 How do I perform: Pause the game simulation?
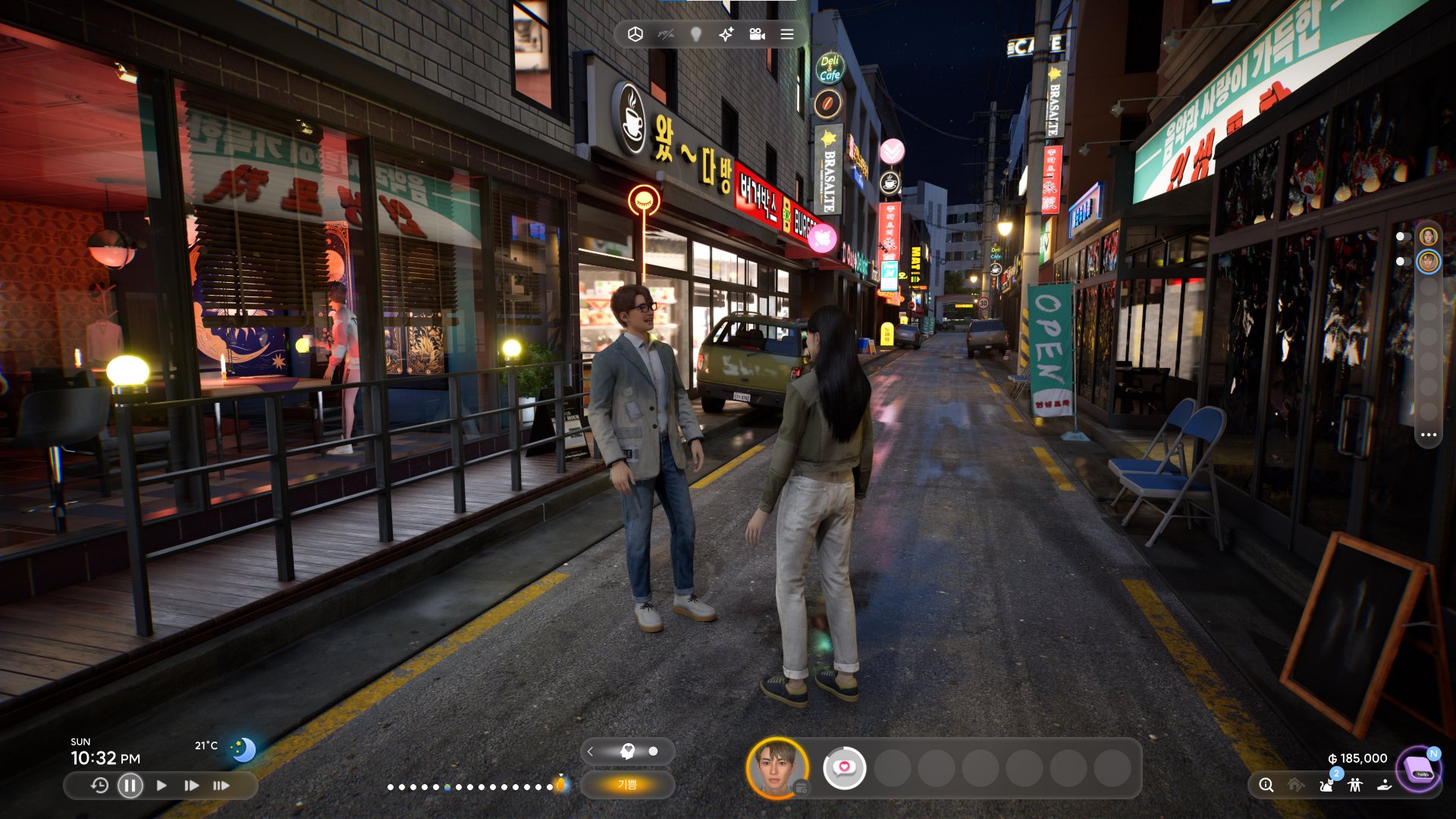pos(129,786)
